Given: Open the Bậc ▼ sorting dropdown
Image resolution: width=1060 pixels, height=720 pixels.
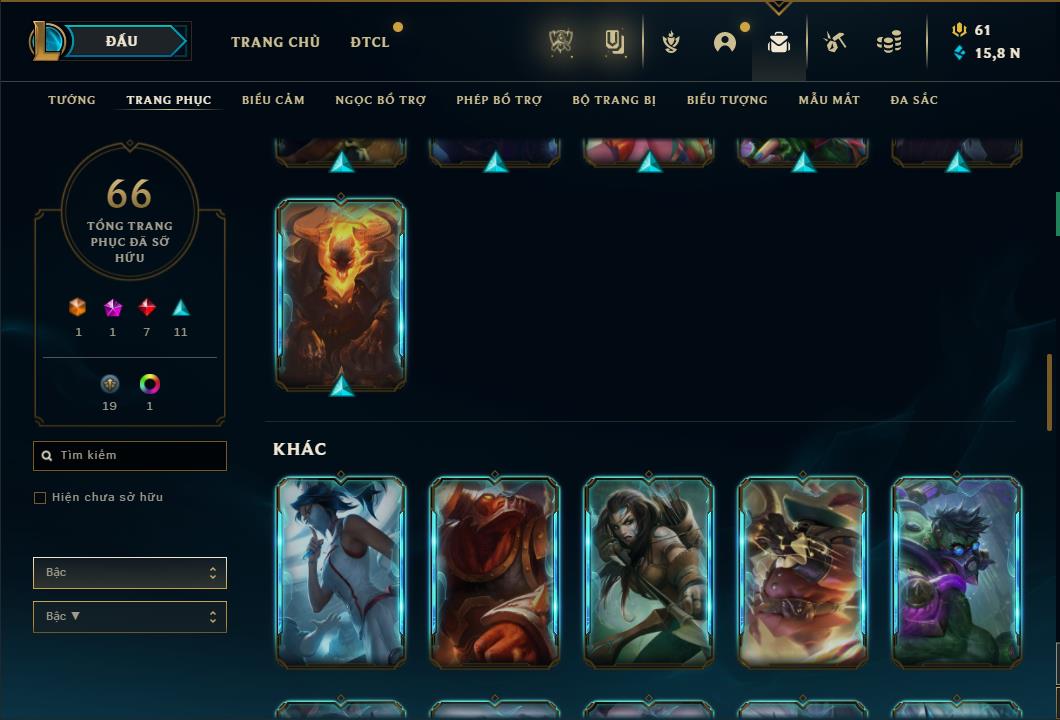Looking at the screenshot, I should pos(130,617).
